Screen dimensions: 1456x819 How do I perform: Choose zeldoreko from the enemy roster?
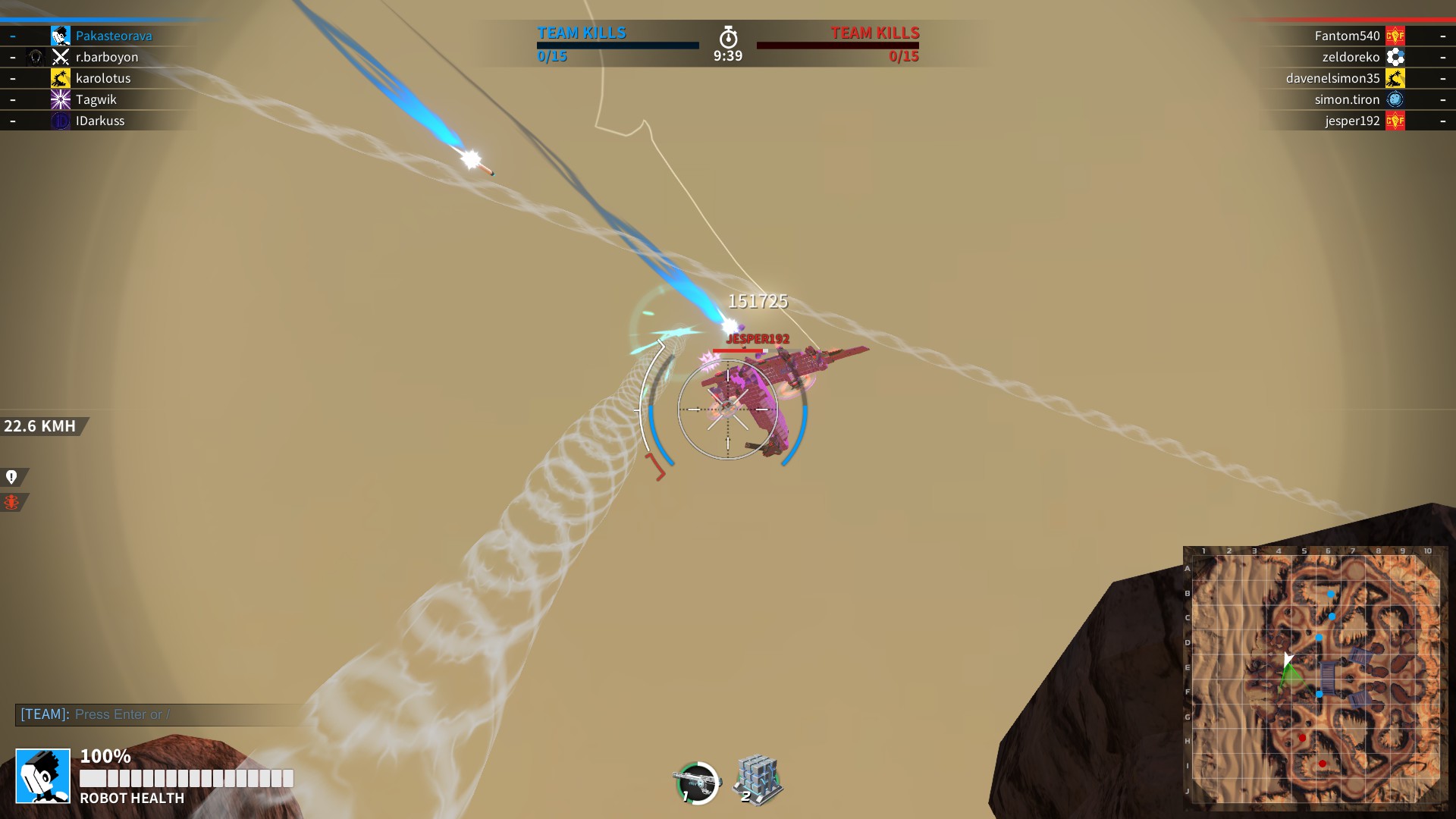tap(1351, 57)
